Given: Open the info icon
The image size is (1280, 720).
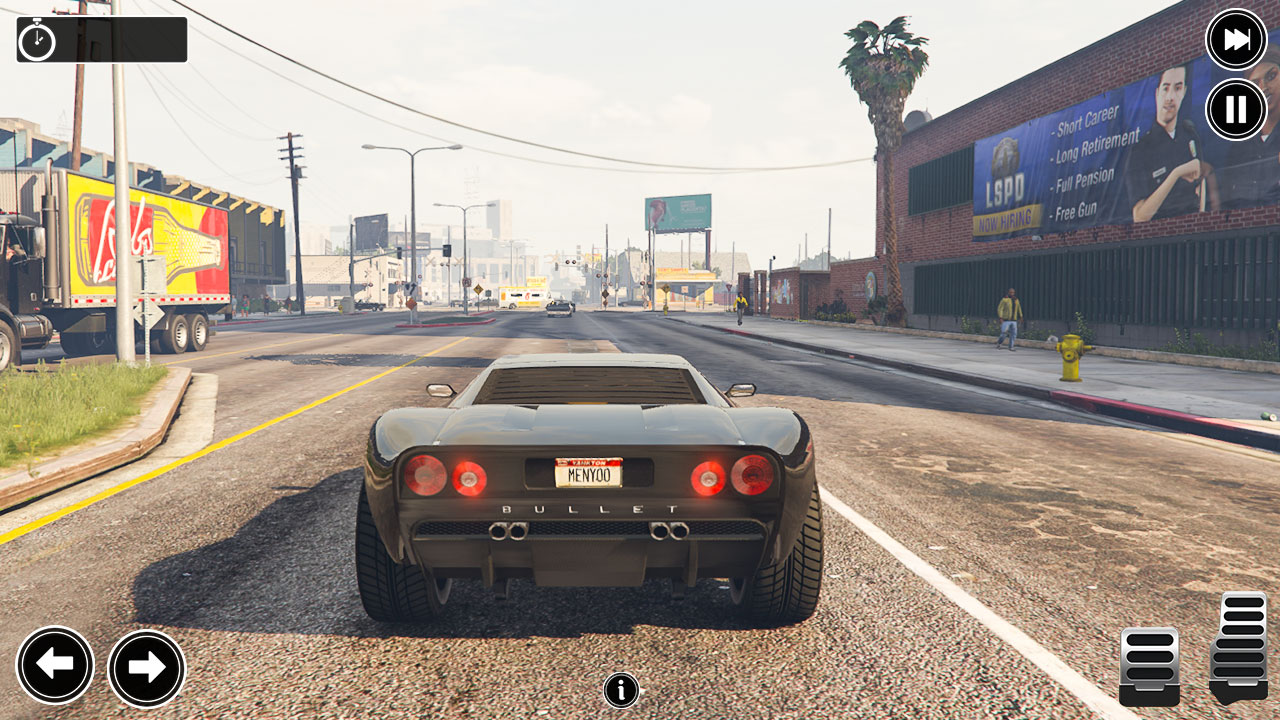Looking at the screenshot, I should point(621,690).
